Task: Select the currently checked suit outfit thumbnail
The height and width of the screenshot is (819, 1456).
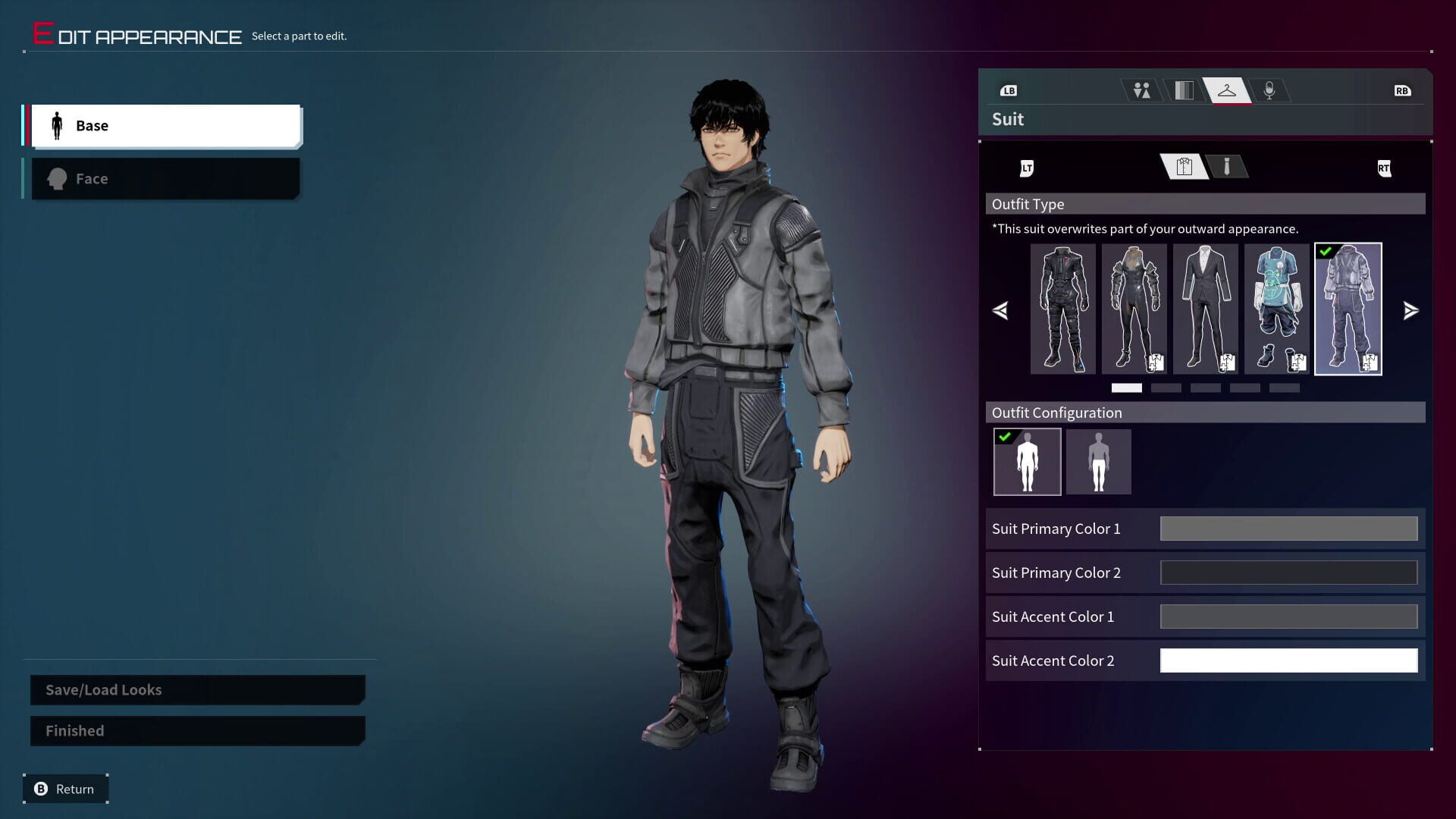Action: [x=1348, y=309]
